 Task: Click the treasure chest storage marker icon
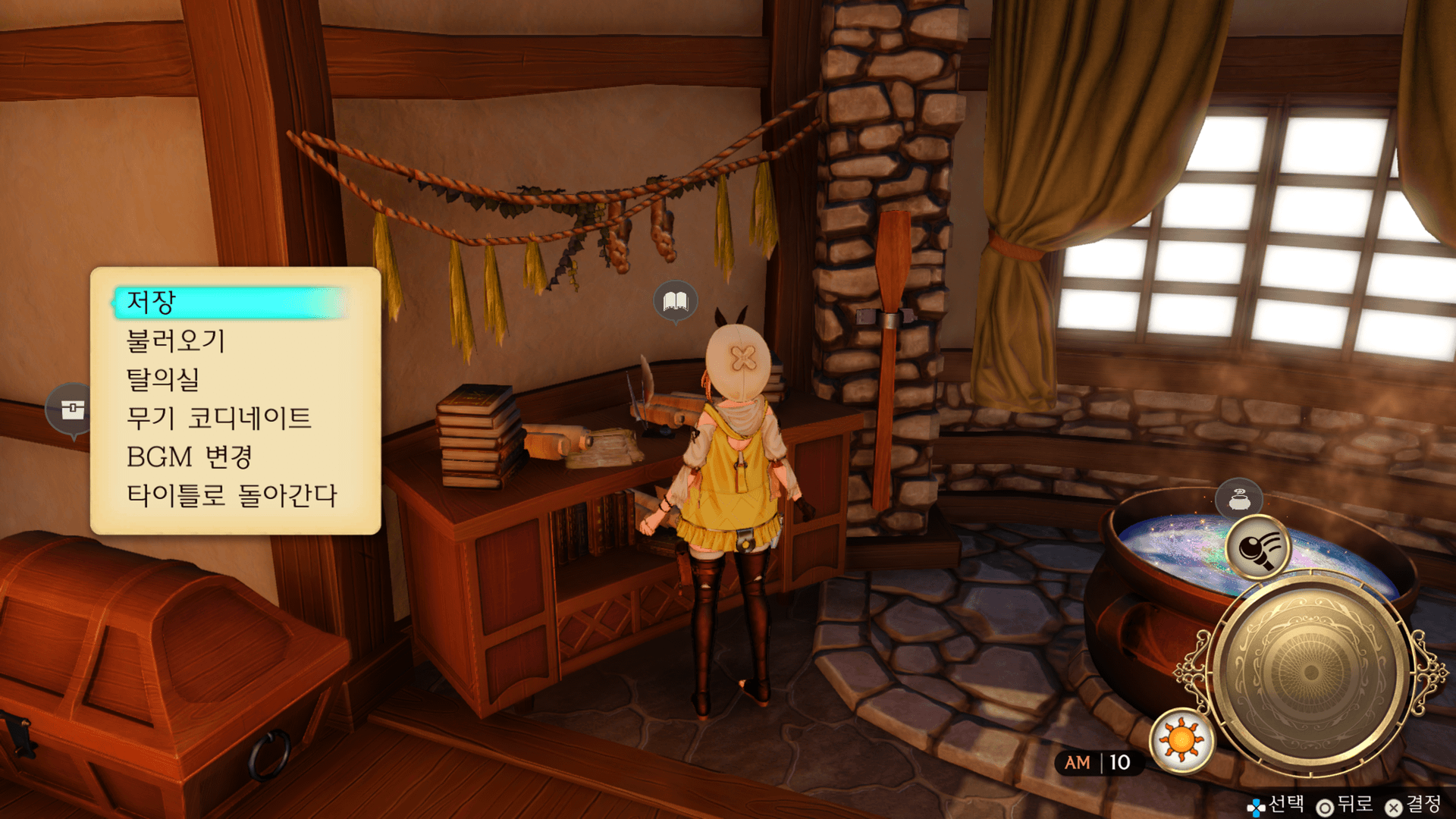72,409
